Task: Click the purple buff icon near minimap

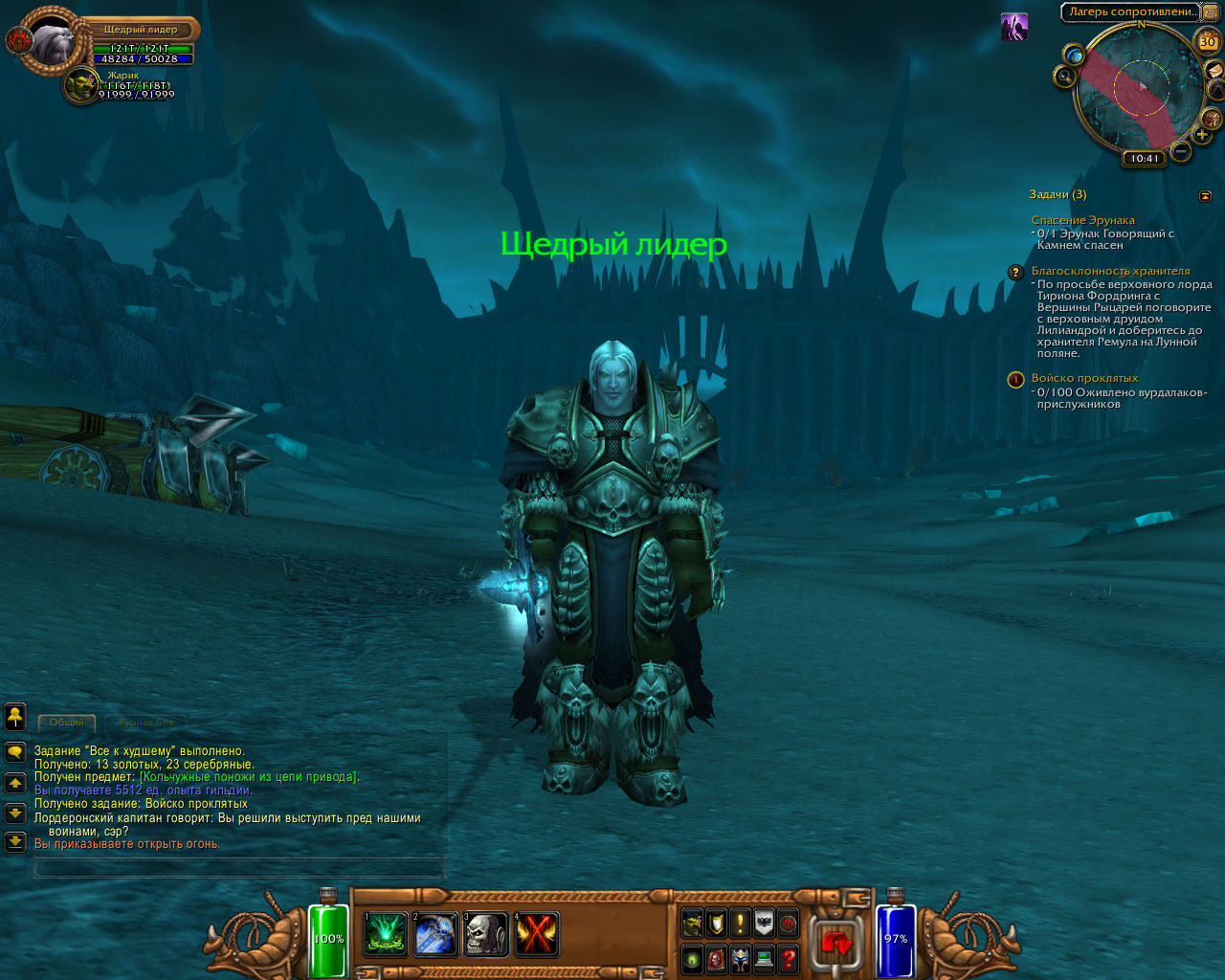Action: point(1014,27)
